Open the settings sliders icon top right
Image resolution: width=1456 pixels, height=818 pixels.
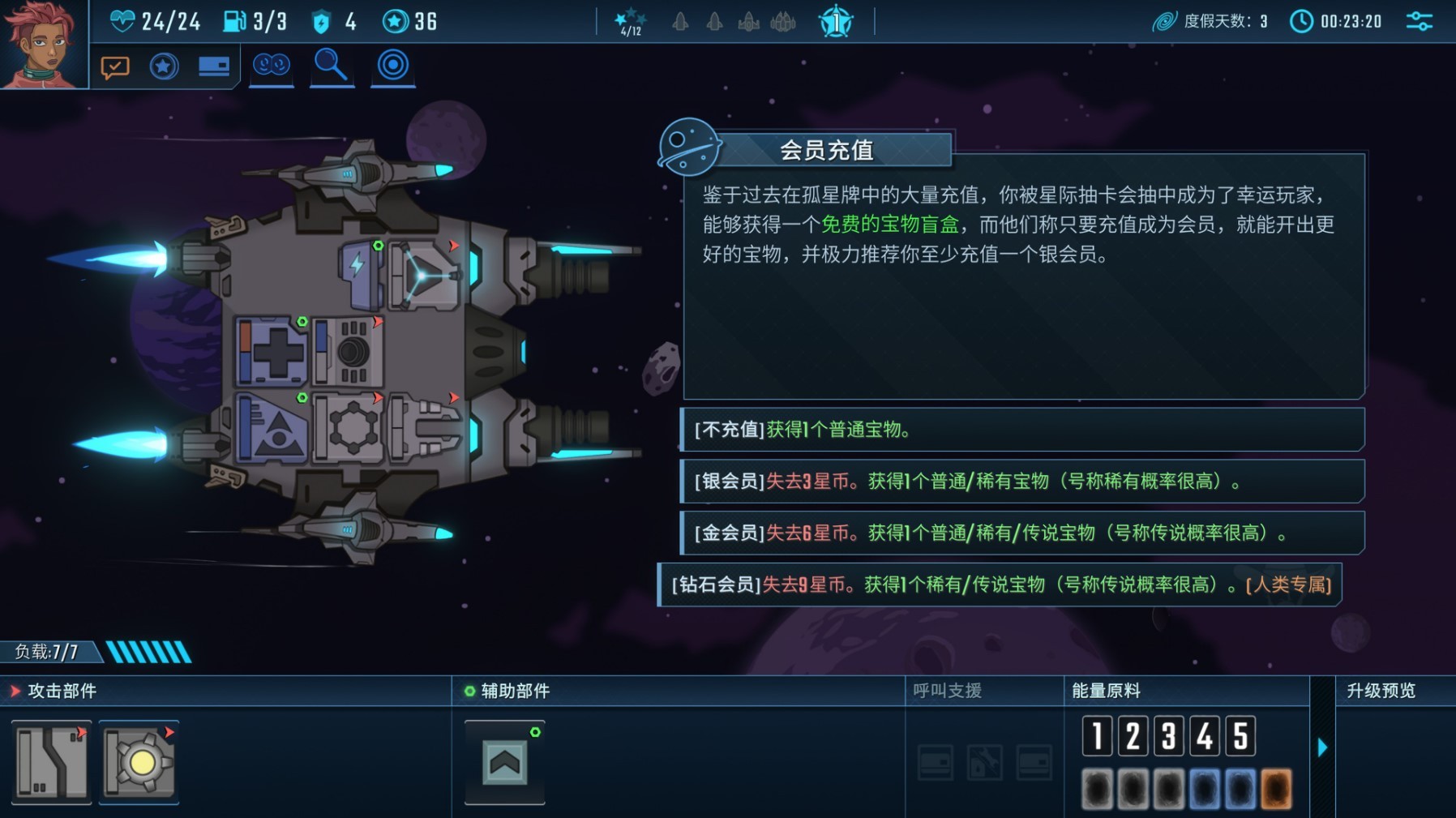pos(1419,21)
